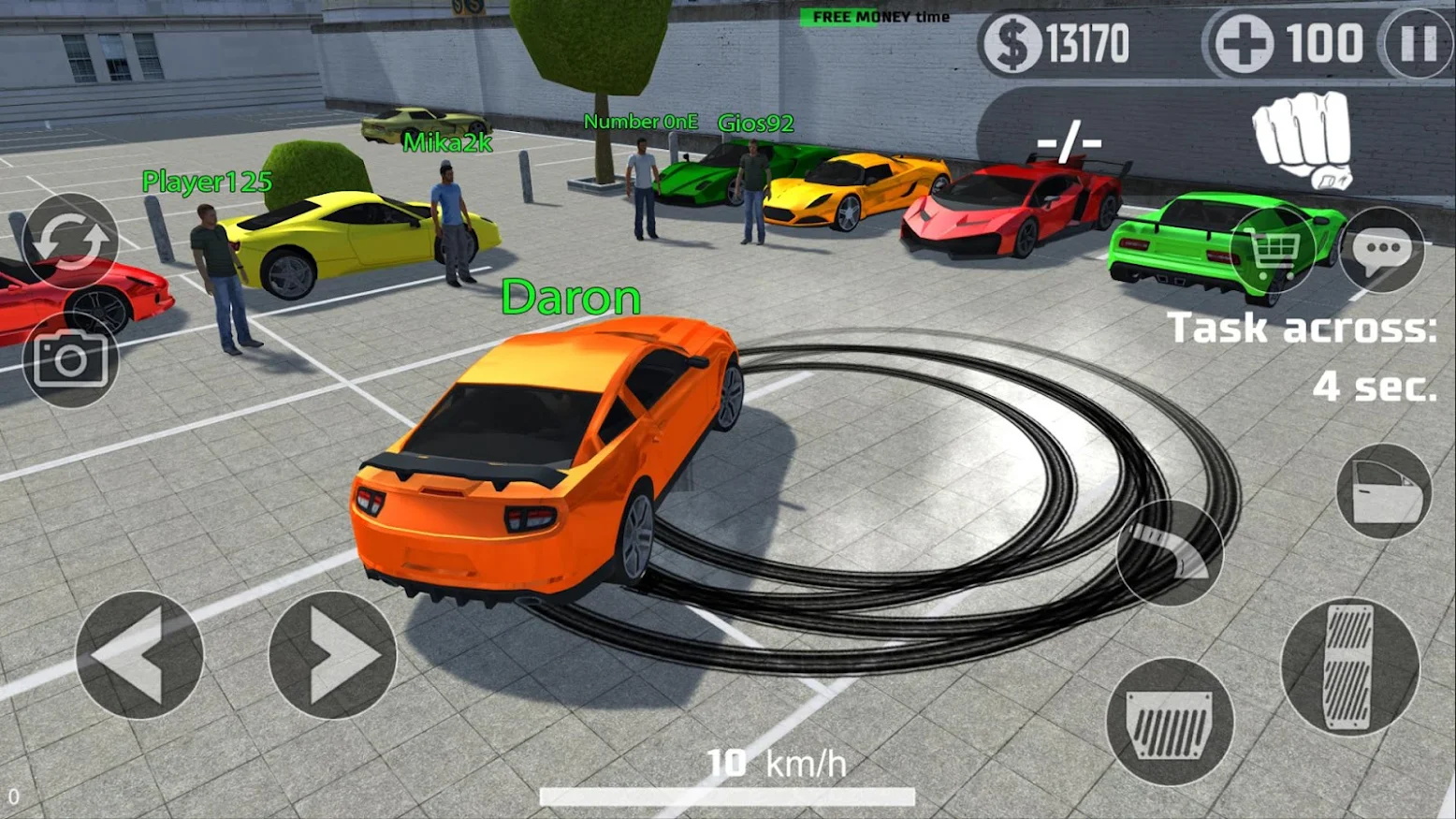Tap the player name Daron above the orange car

coord(569,298)
